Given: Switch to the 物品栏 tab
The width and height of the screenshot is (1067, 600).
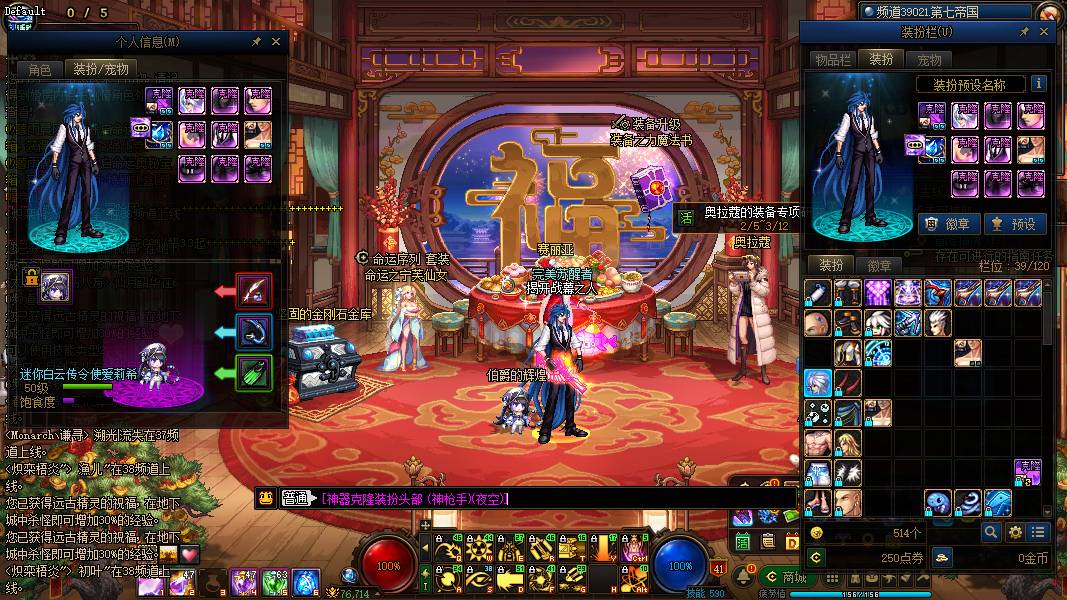Looking at the screenshot, I should pos(832,60).
